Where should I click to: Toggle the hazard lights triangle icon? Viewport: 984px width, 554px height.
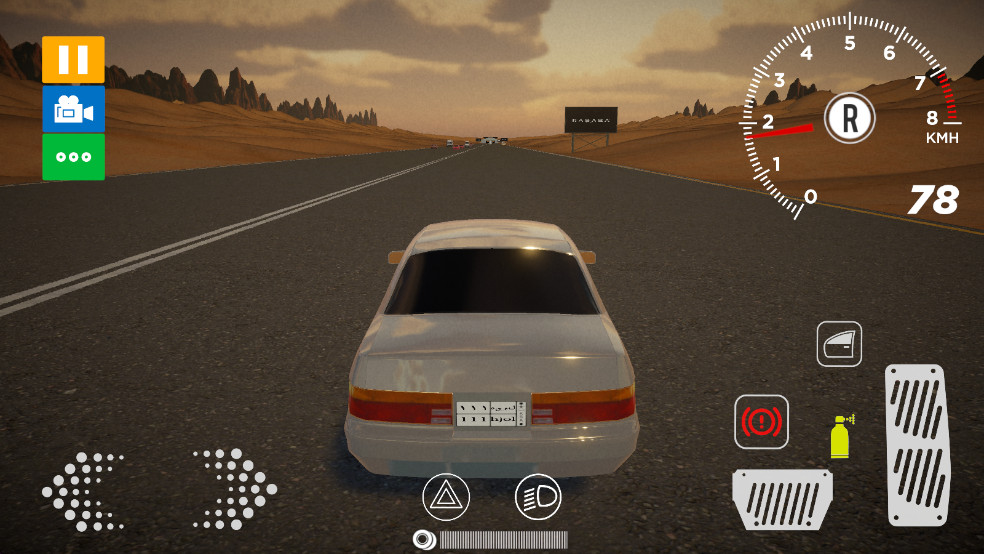pos(446,496)
